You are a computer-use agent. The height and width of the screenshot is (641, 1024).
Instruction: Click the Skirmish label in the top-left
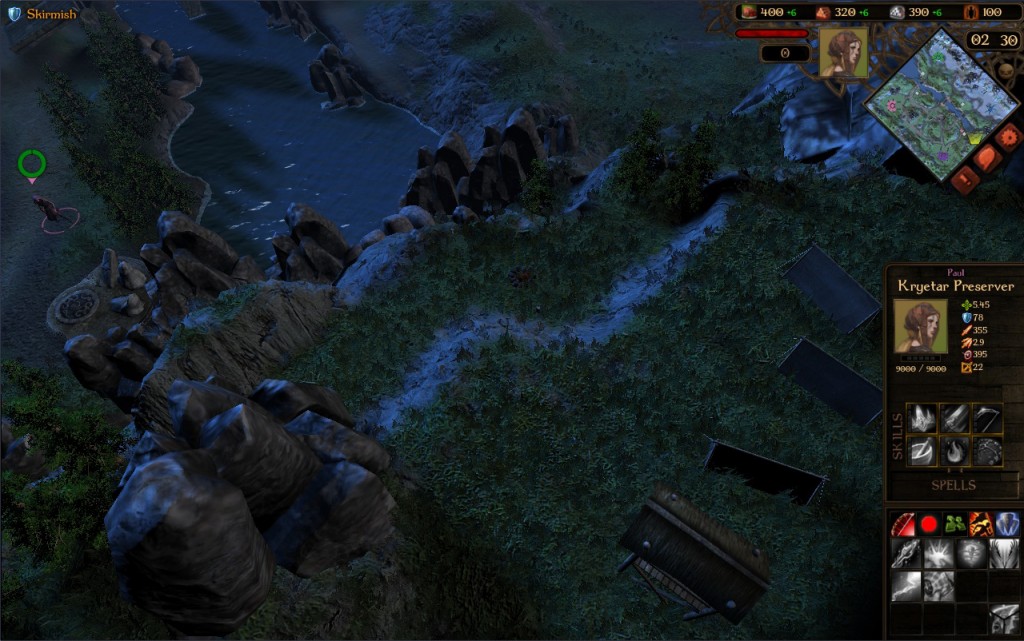51,14
